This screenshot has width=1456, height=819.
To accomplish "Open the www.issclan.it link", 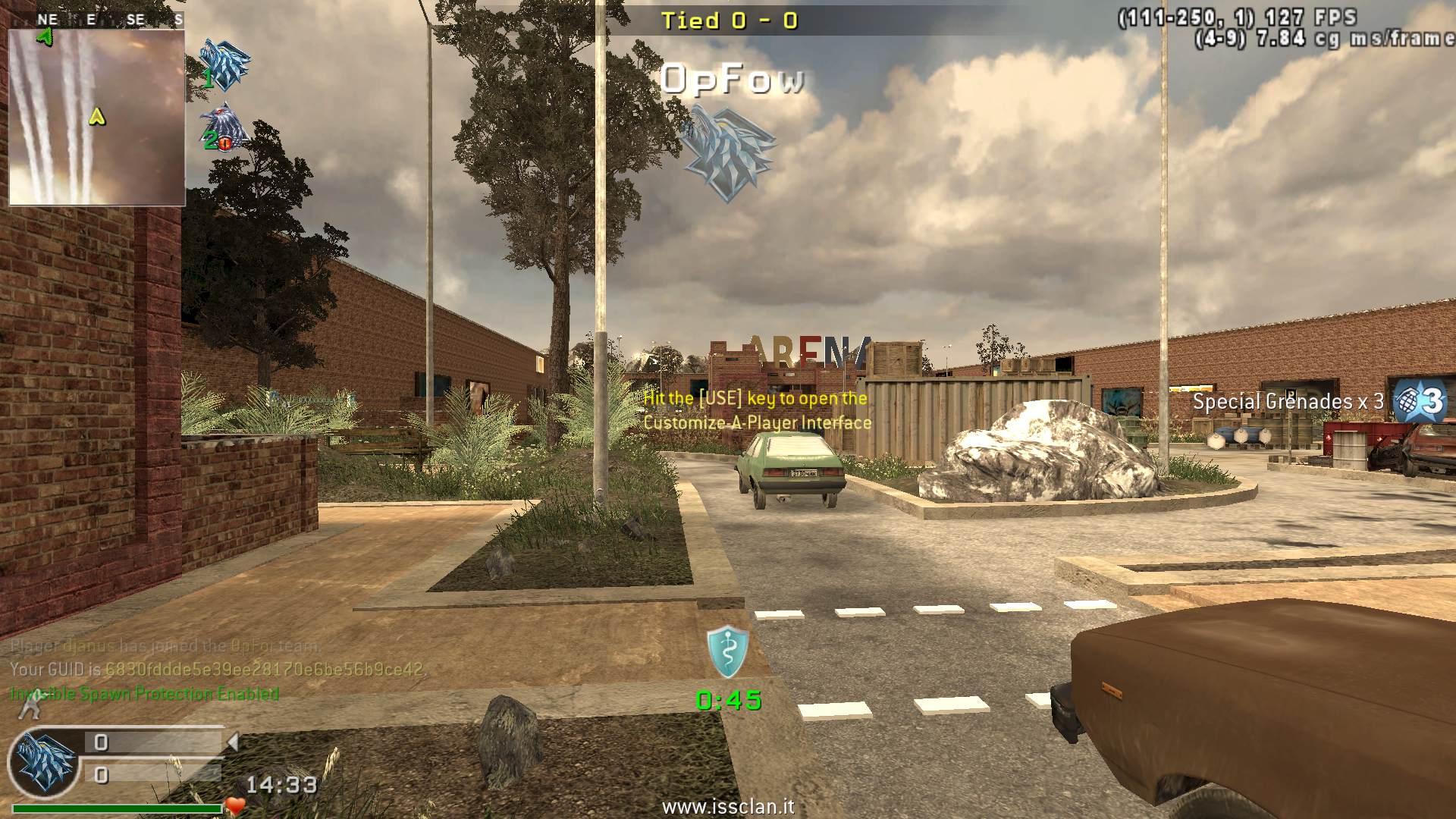I will click(x=728, y=807).
